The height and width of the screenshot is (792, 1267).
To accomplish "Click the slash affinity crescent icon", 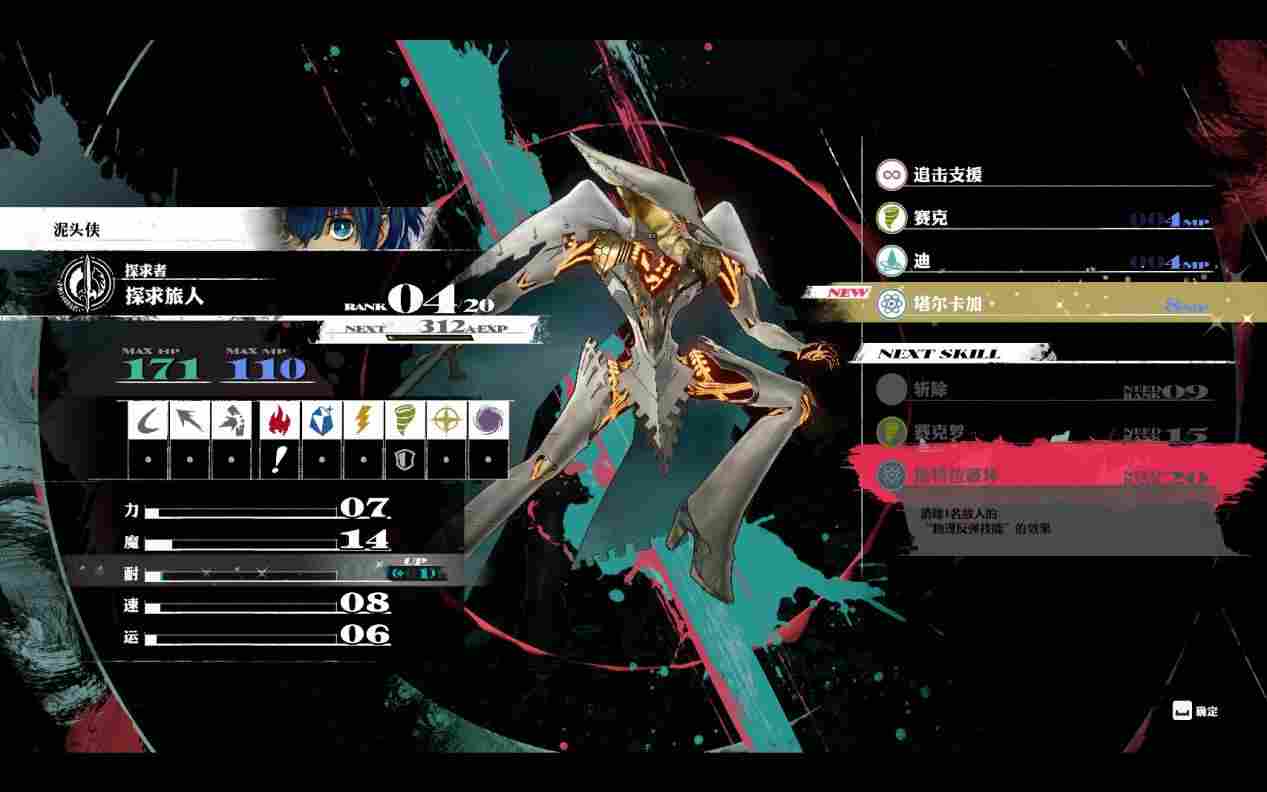I will (x=148, y=420).
